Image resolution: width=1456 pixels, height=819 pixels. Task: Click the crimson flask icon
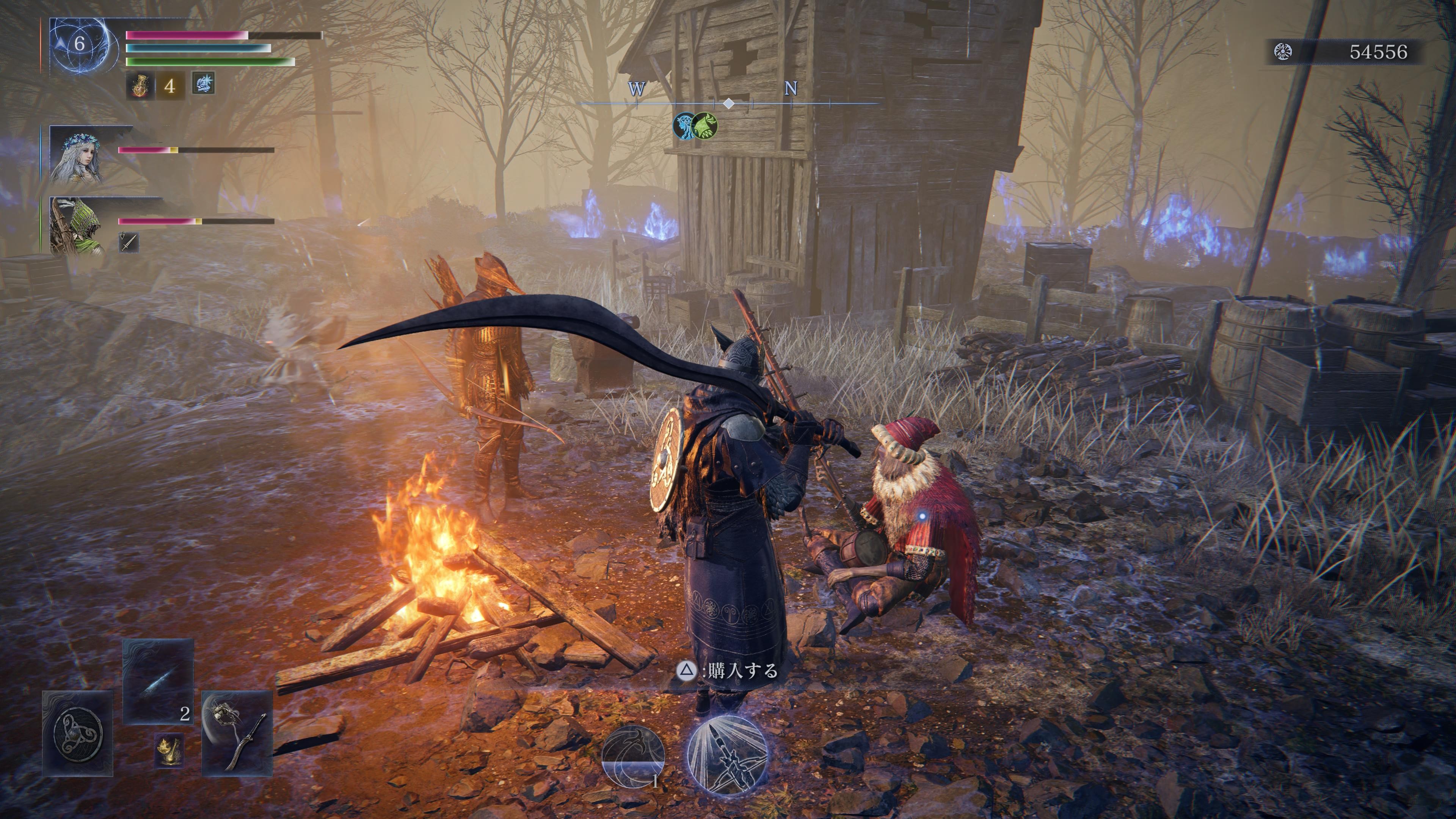(139, 85)
